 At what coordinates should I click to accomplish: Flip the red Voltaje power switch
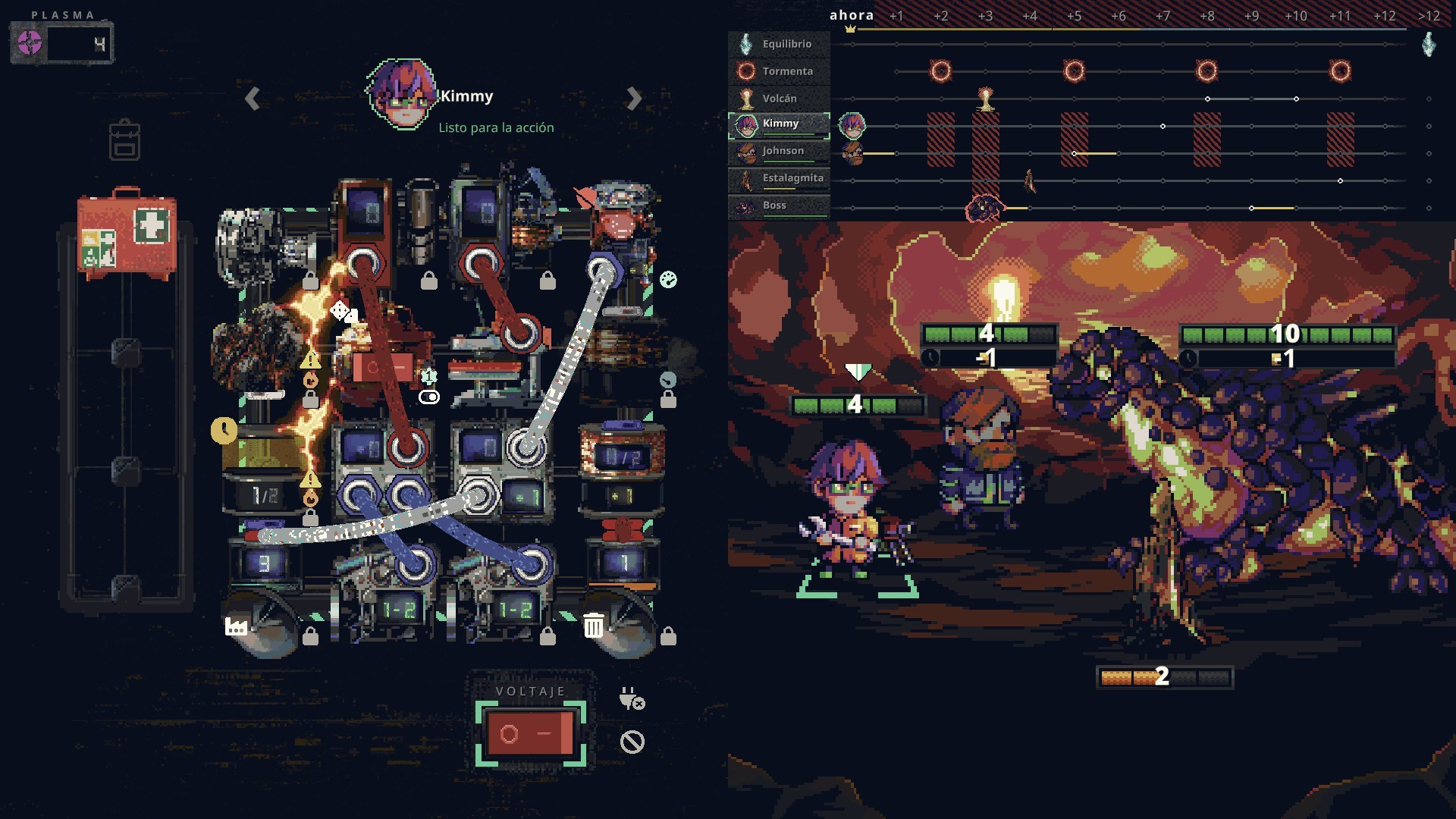530,733
